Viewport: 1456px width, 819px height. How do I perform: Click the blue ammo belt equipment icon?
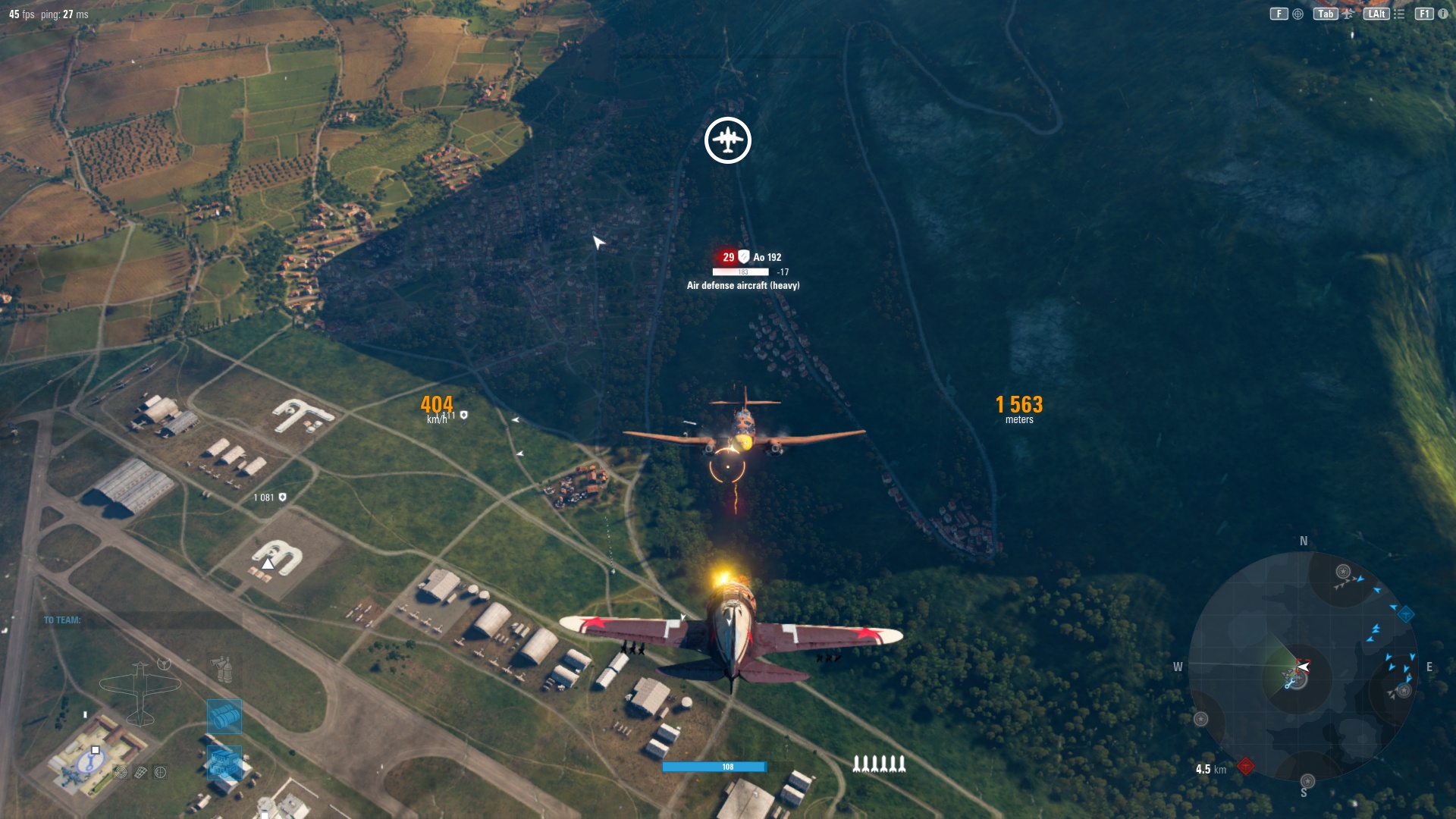[x=224, y=717]
